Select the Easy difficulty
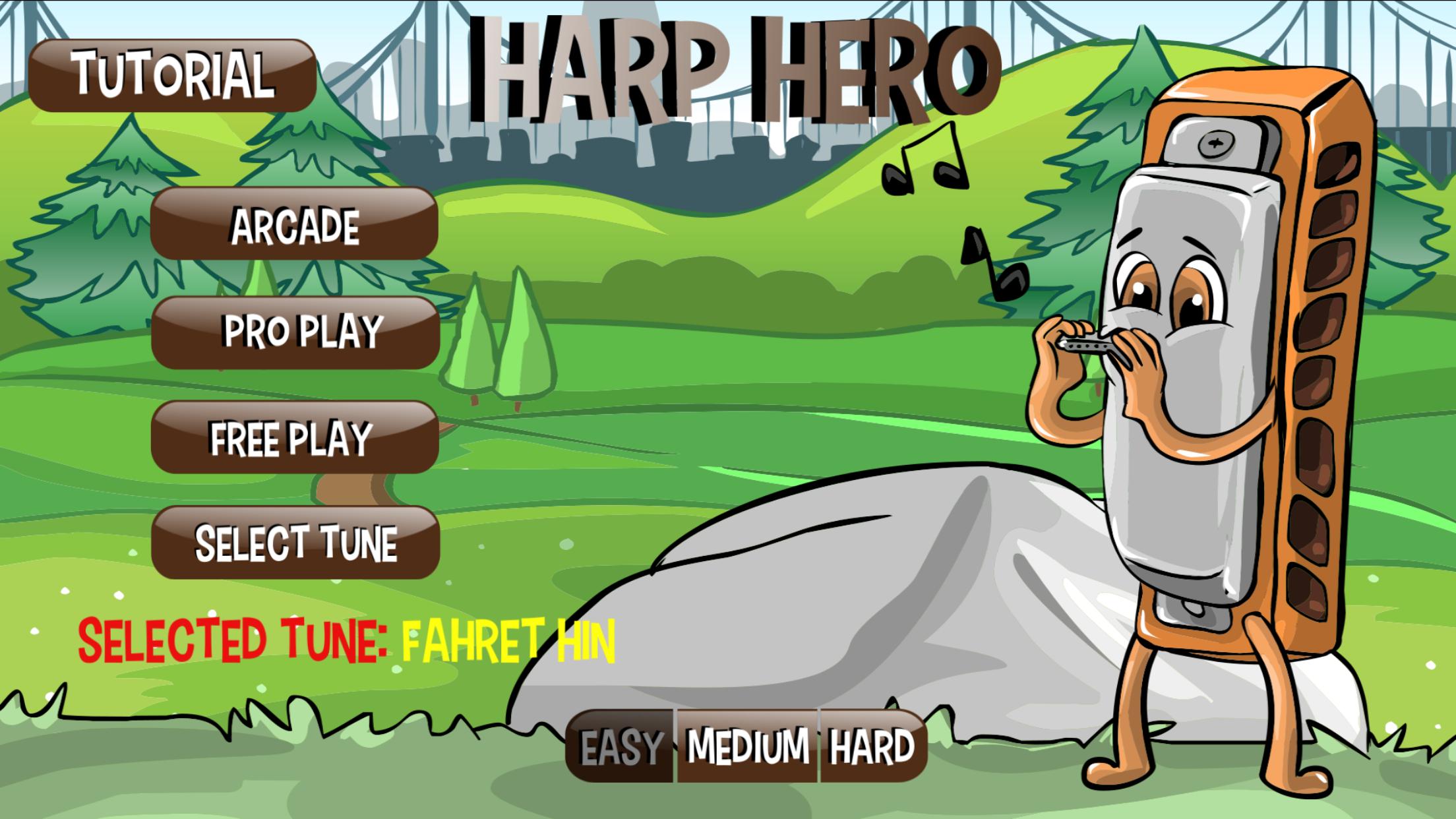 coord(620,745)
